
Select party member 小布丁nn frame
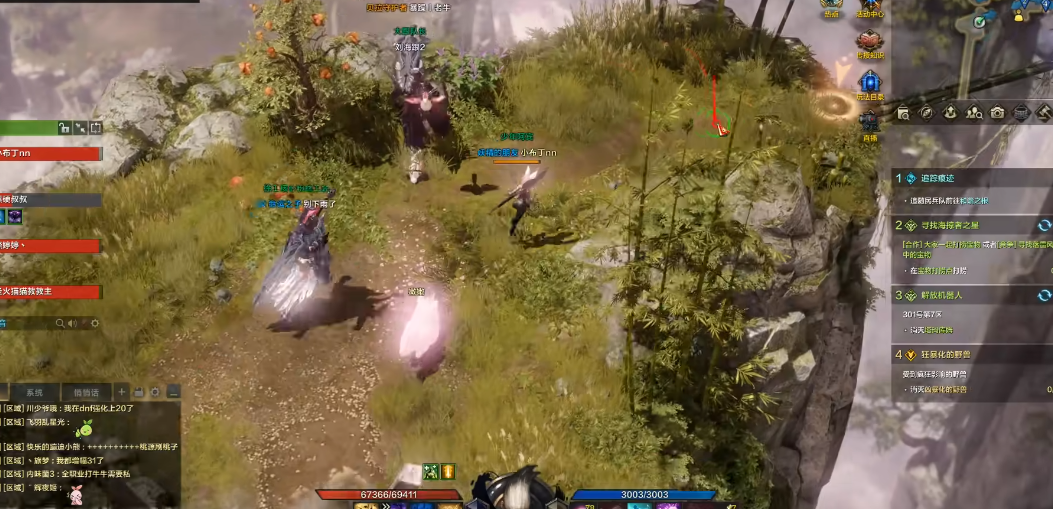click(50, 154)
